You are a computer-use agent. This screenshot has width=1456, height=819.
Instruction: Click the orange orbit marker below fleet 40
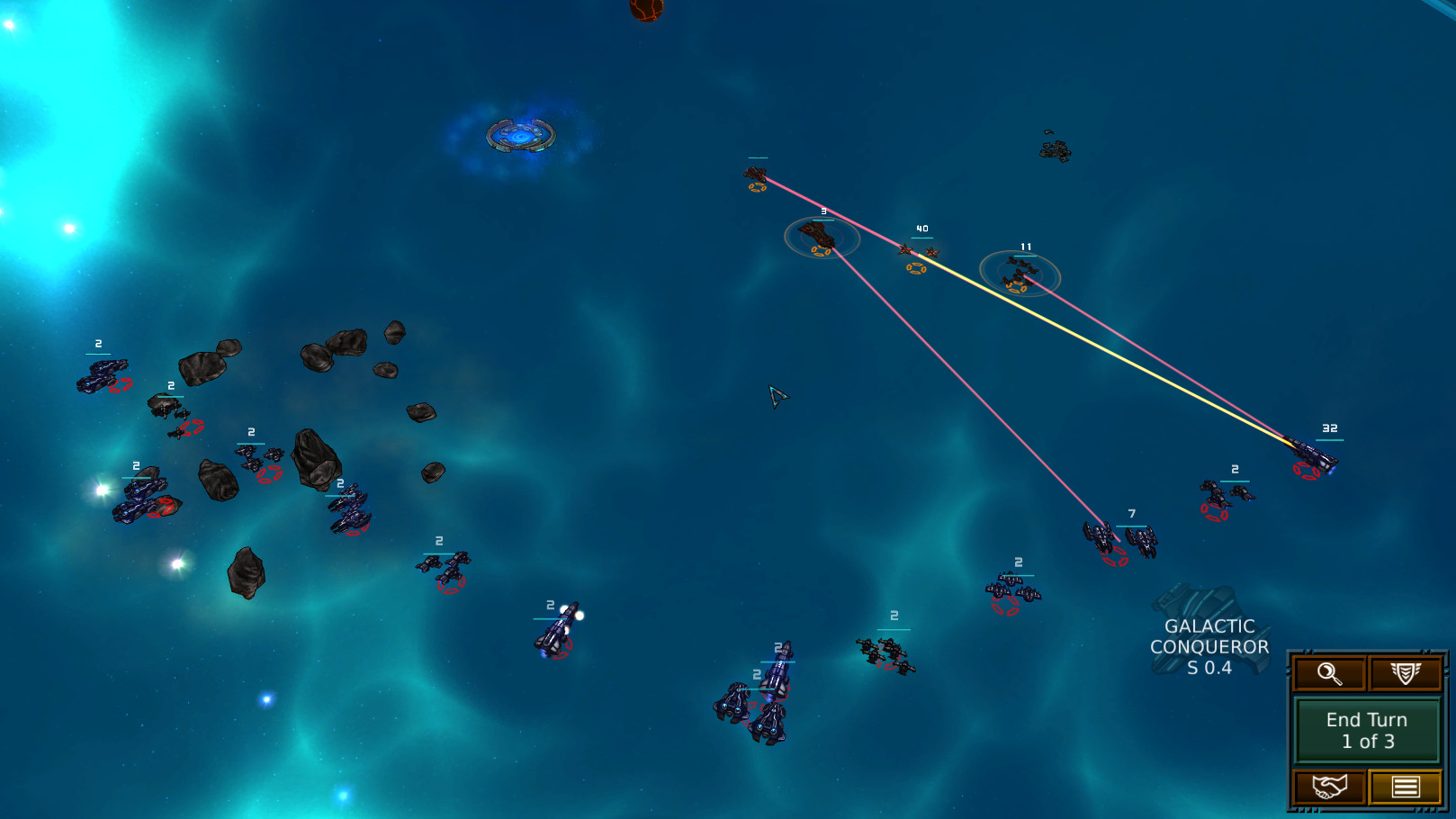[915, 267]
